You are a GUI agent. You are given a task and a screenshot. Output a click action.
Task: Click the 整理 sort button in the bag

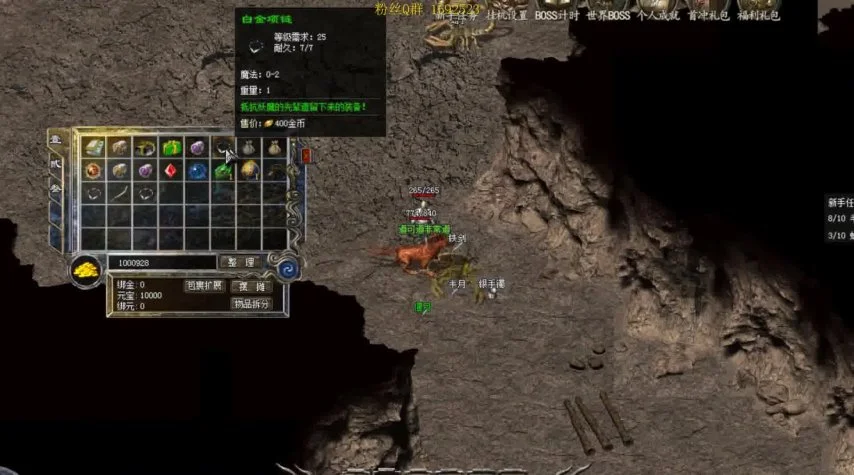pyautogui.click(x=238, y=262)
